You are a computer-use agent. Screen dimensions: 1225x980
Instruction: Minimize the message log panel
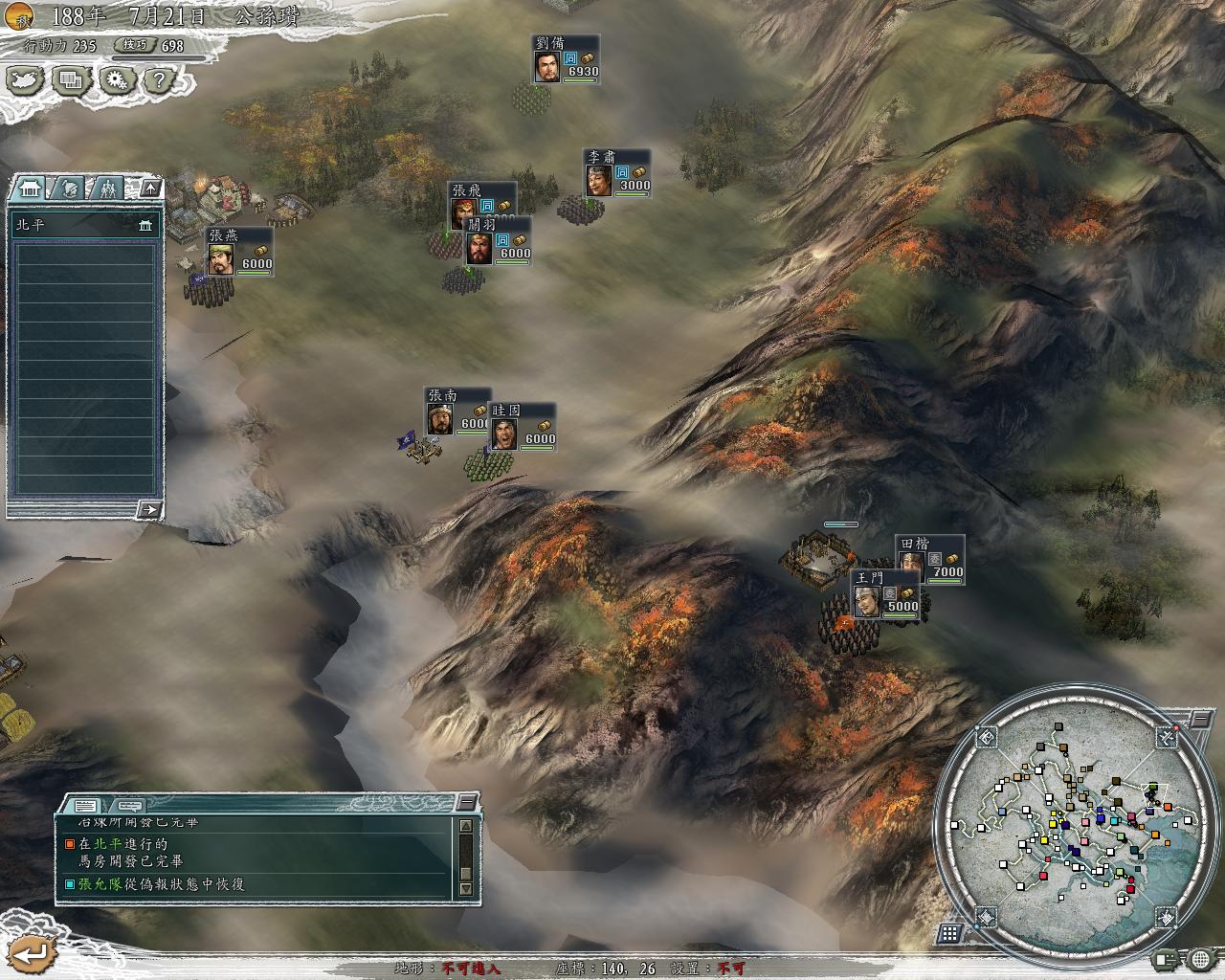(467, 802)
